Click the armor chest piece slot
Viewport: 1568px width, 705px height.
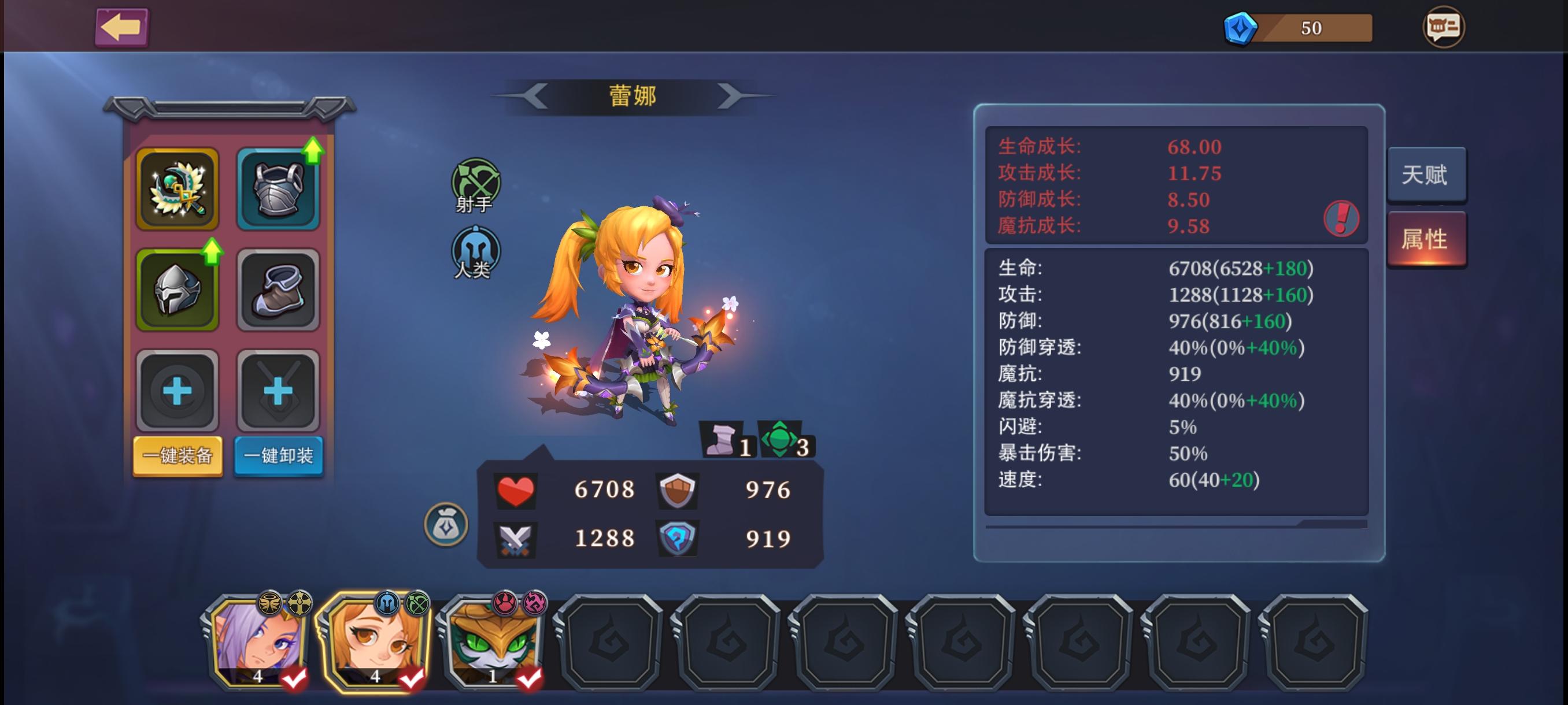click(278, 187)
